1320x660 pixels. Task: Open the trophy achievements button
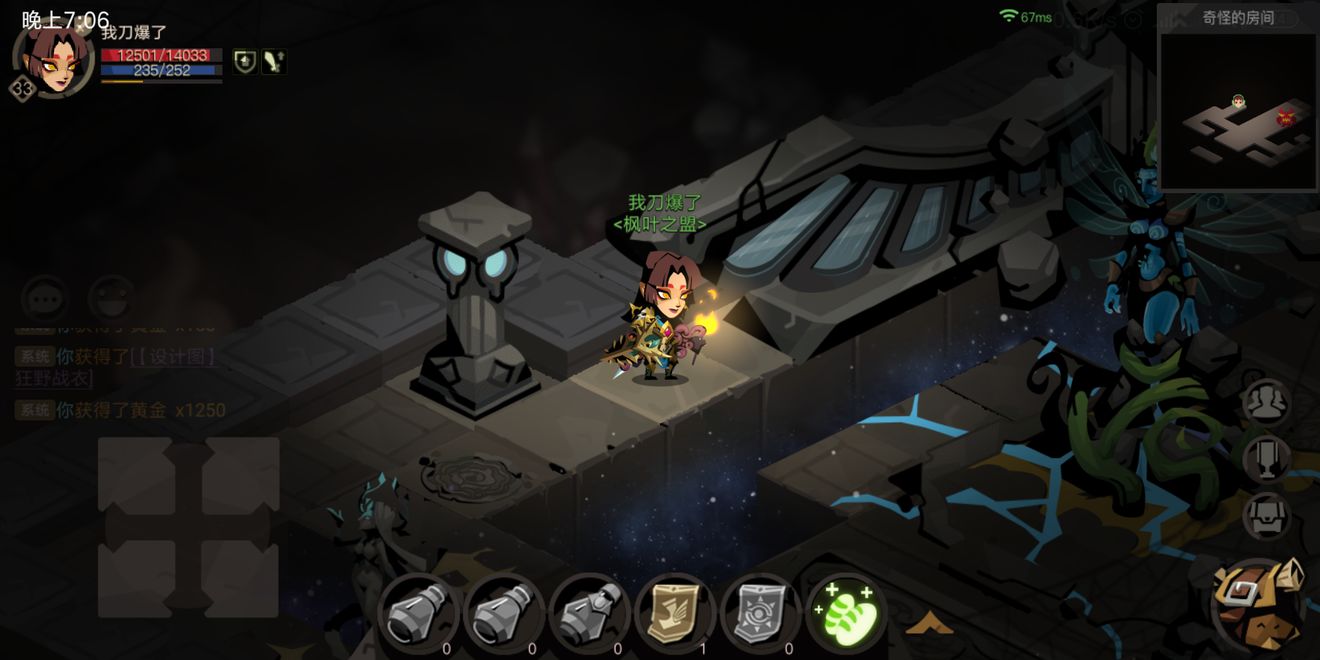1266,459
